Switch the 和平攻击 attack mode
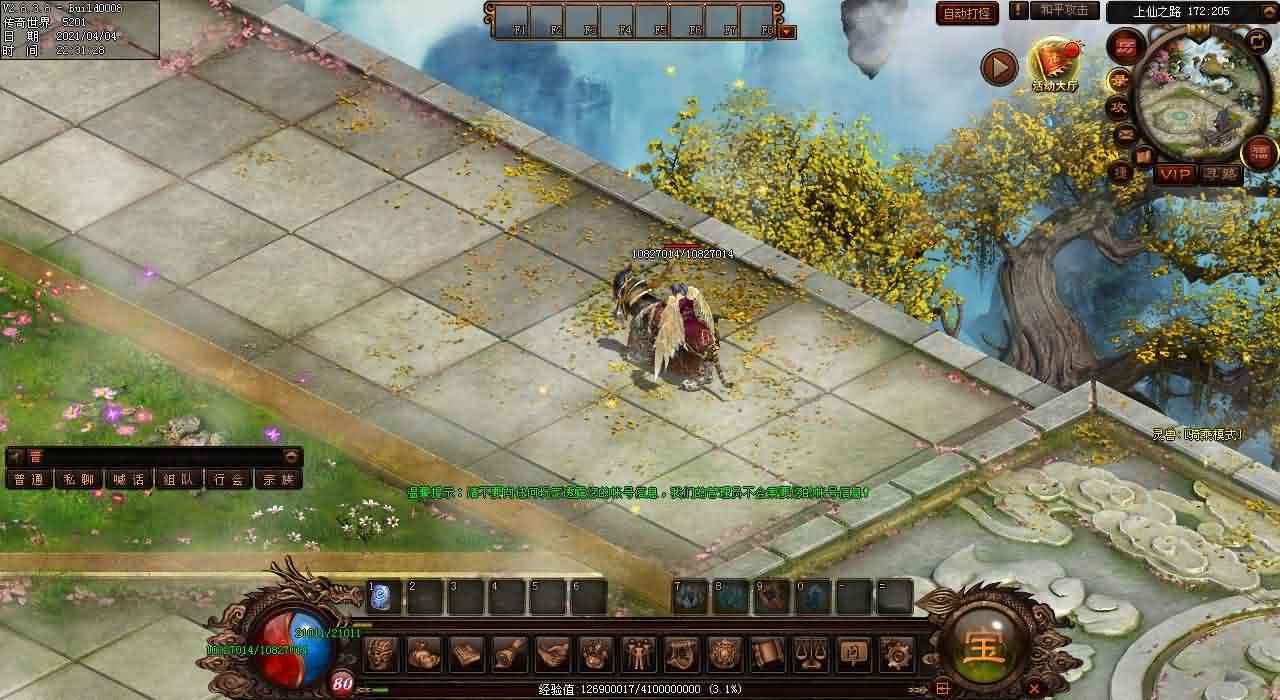The height and width of the screenshot is (700, 1280). point(1063,10)
